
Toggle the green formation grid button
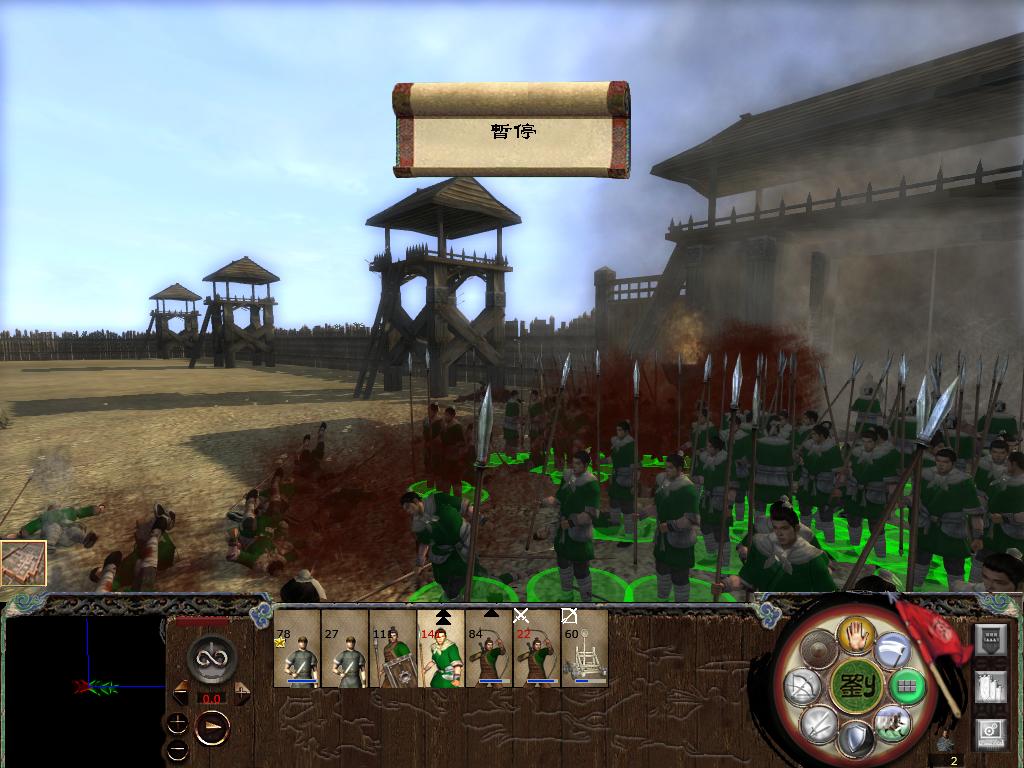point(906,687)
